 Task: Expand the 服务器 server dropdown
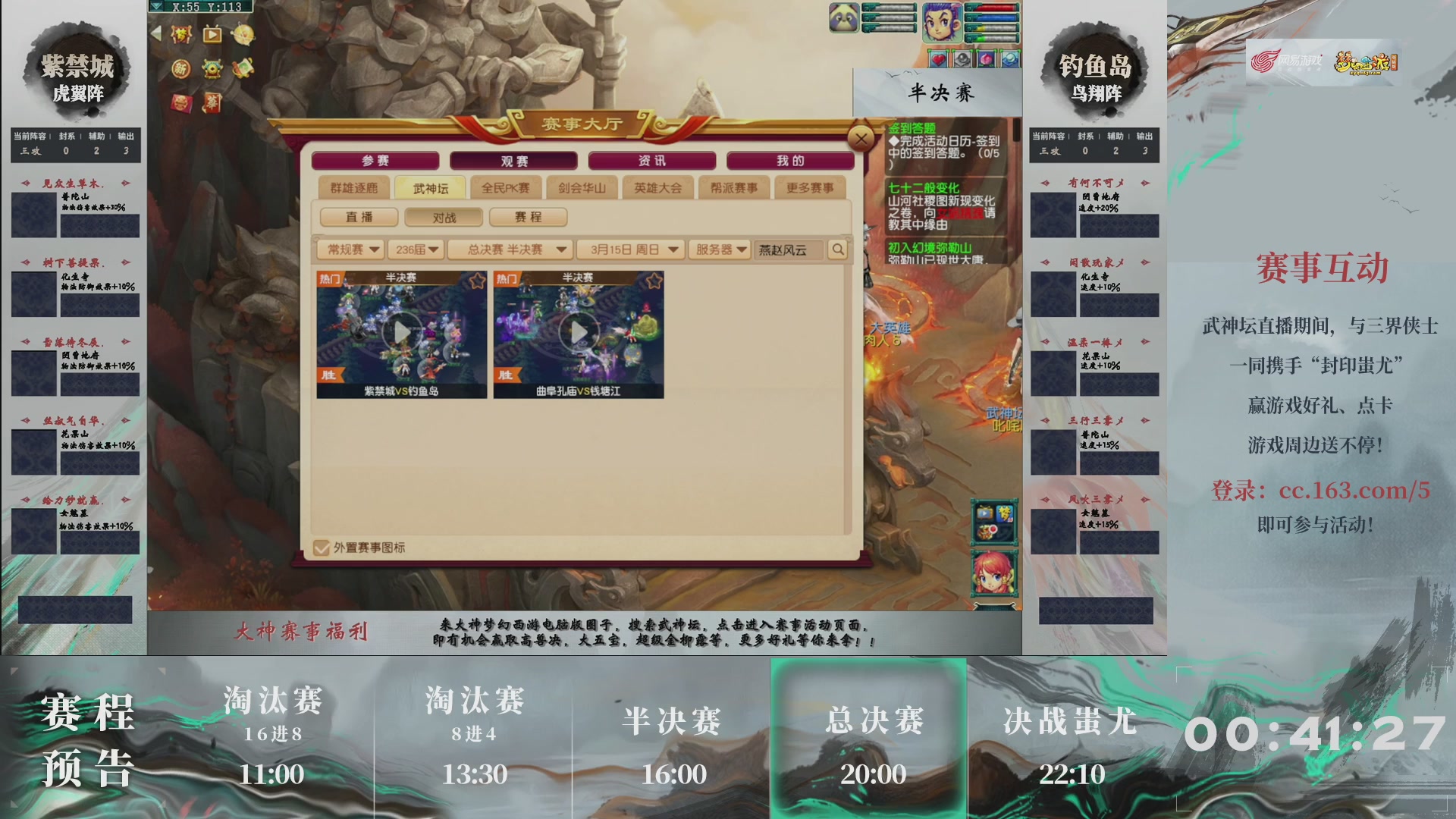[718, 249]
